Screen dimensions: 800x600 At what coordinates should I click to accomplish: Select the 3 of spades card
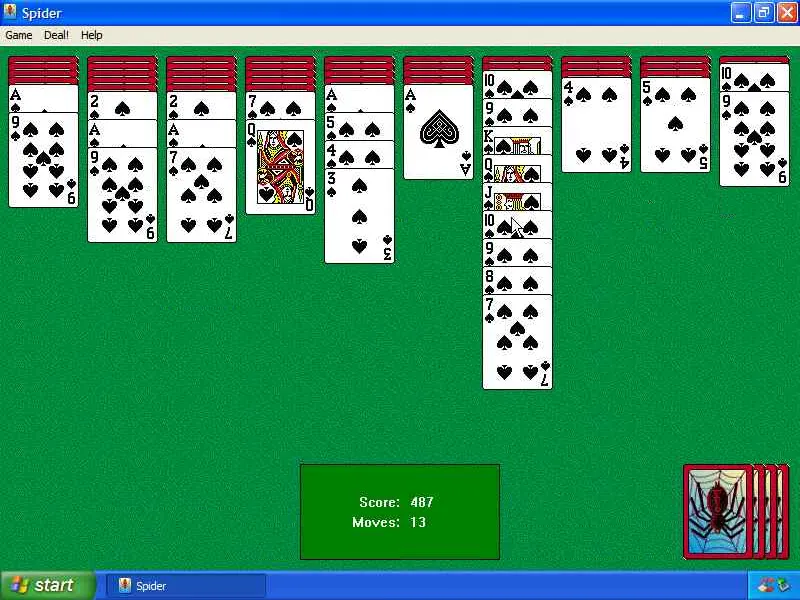(x=359, y=220)
